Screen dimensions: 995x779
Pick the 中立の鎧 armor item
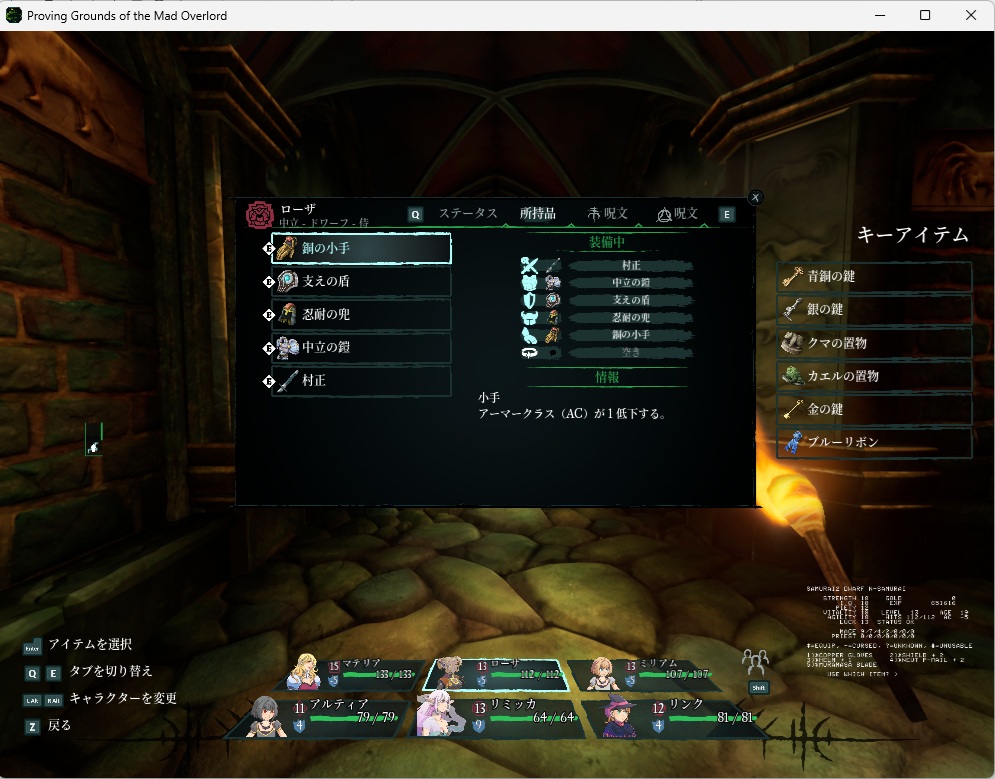click(x=361, y=348)
